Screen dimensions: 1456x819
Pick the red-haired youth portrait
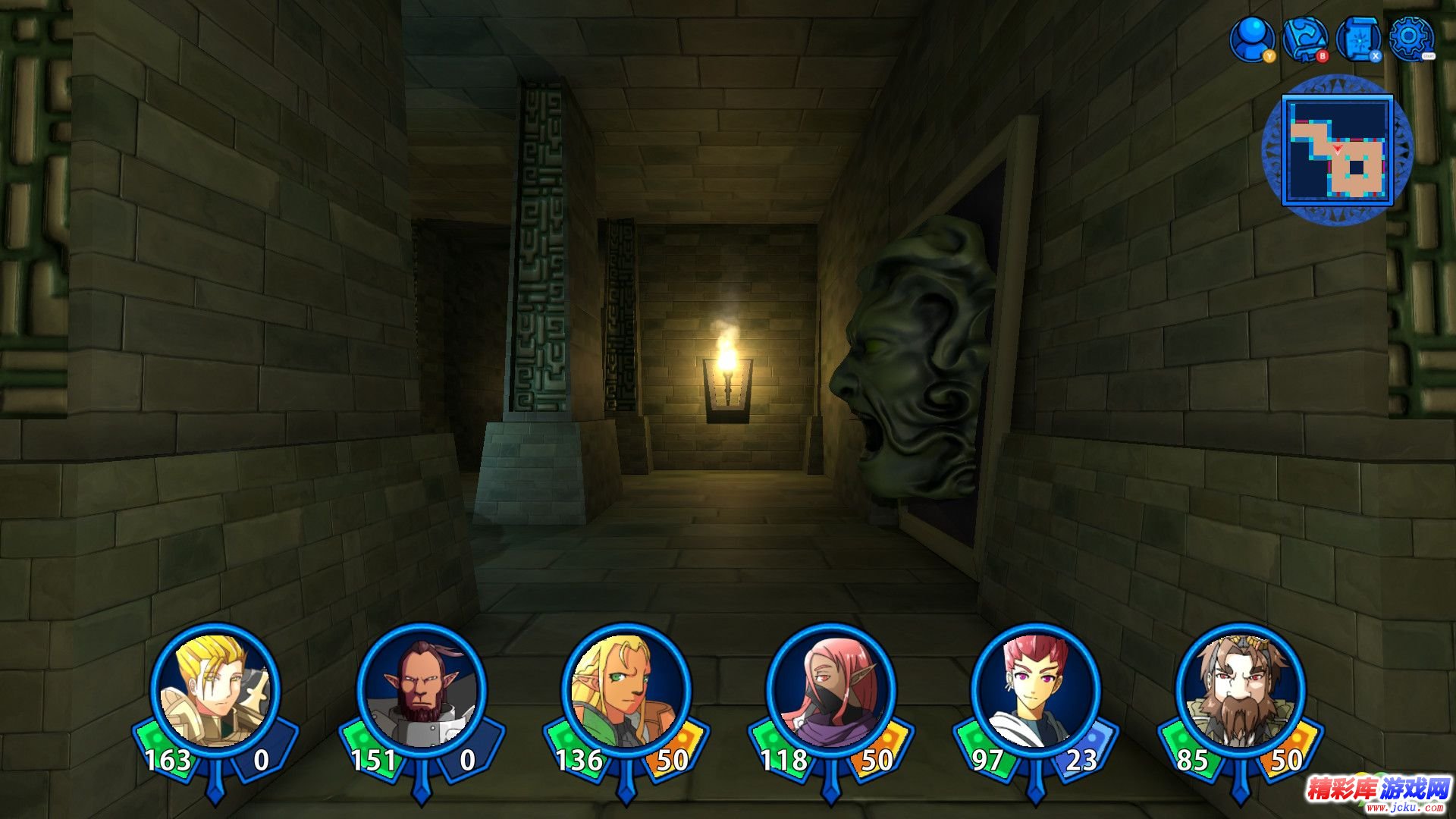(x=1036, y=690)
